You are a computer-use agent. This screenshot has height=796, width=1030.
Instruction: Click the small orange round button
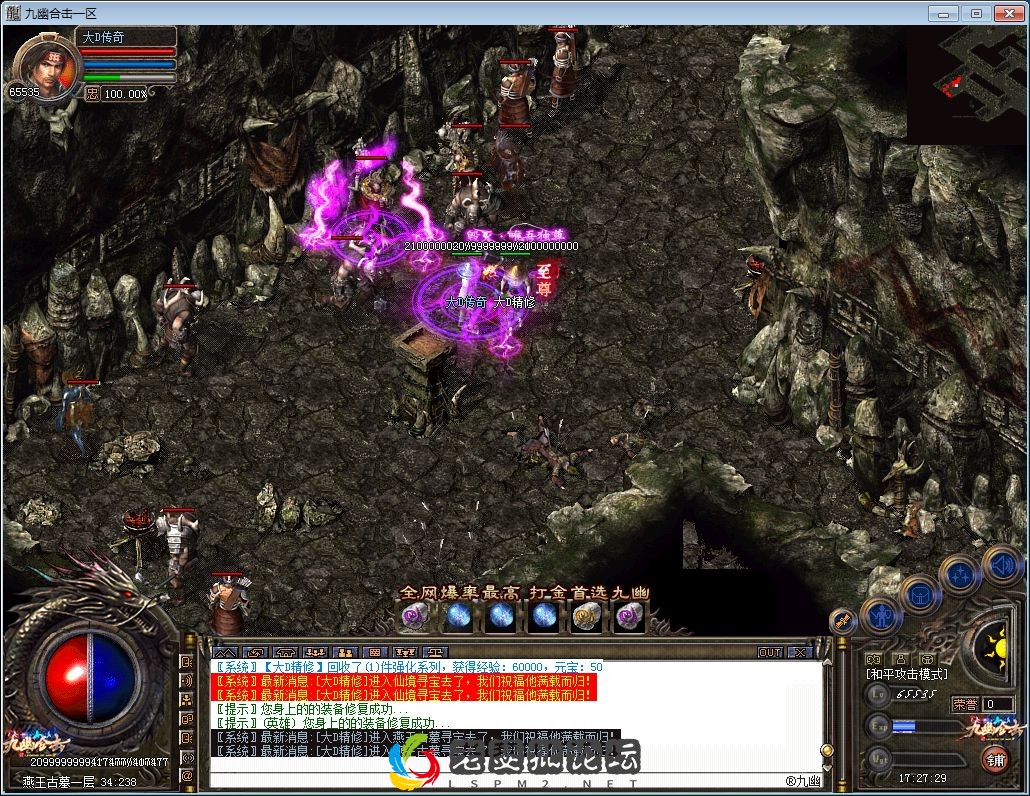pos(843,621)
